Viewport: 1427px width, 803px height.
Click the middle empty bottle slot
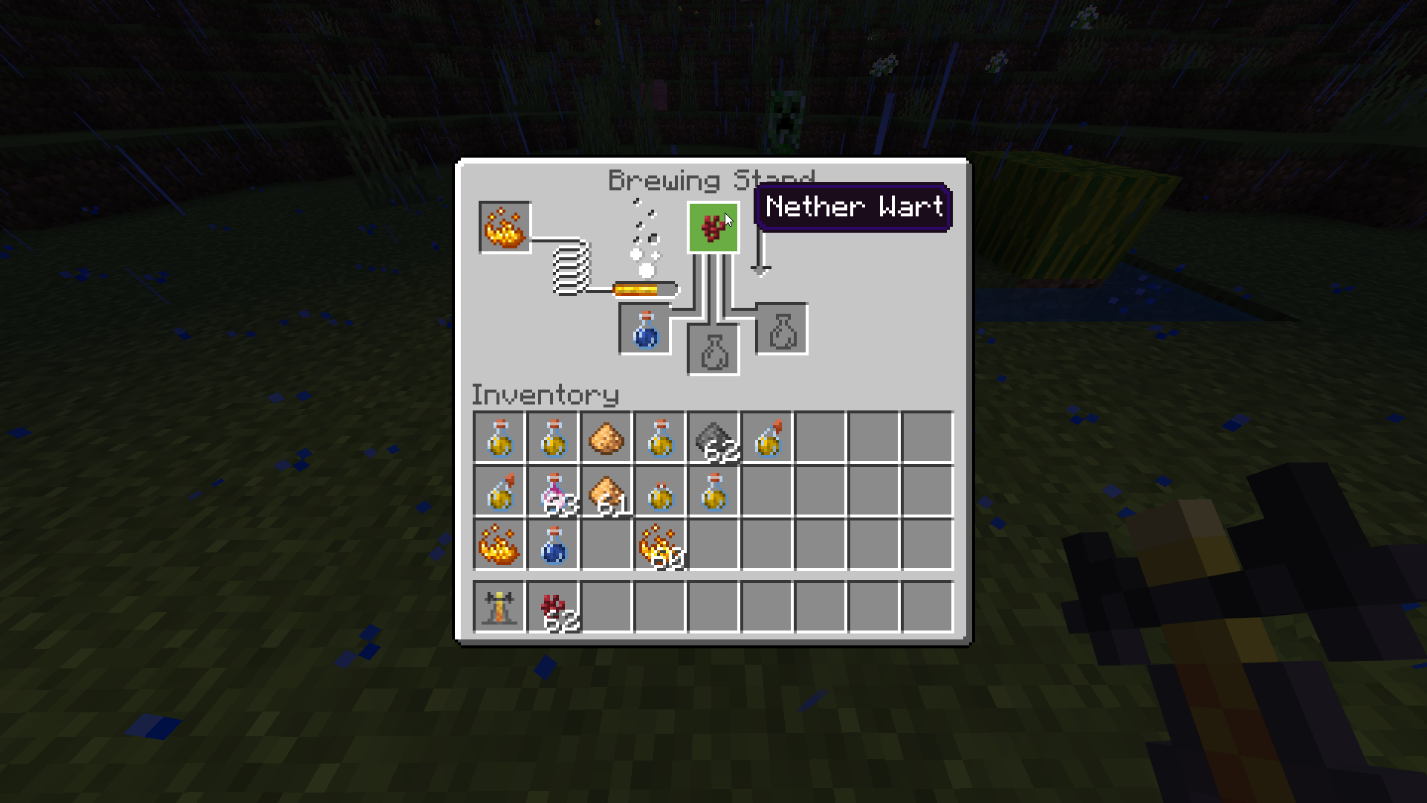(x=713, y=352)
